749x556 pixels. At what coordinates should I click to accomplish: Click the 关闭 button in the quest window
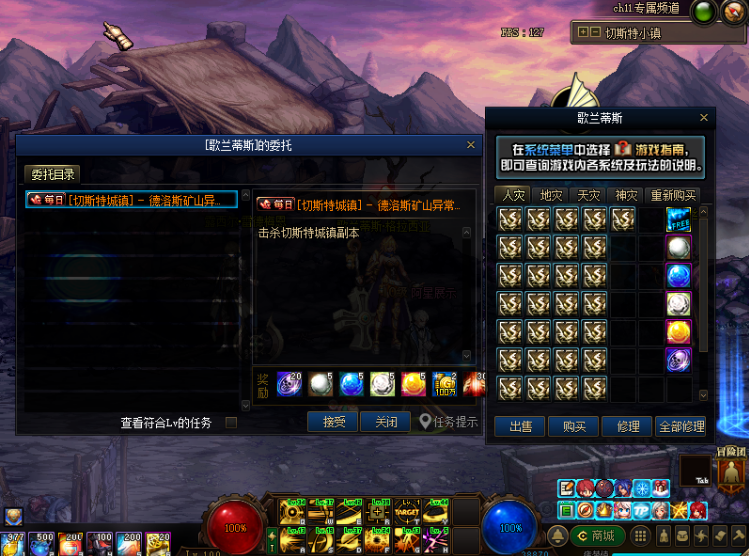[386, 422]
